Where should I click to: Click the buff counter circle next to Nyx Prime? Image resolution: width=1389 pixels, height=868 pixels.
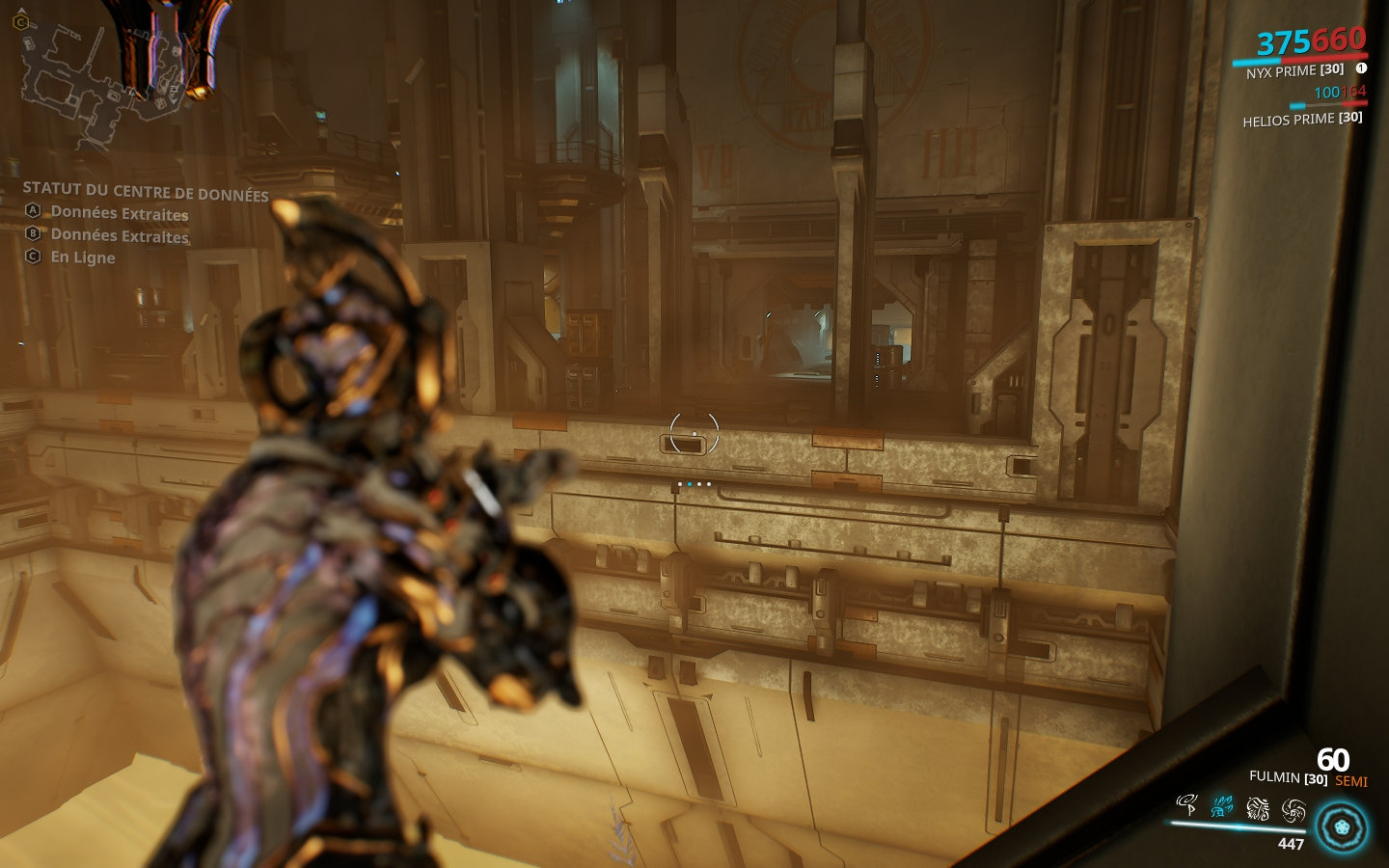(x=1363, y=68)
